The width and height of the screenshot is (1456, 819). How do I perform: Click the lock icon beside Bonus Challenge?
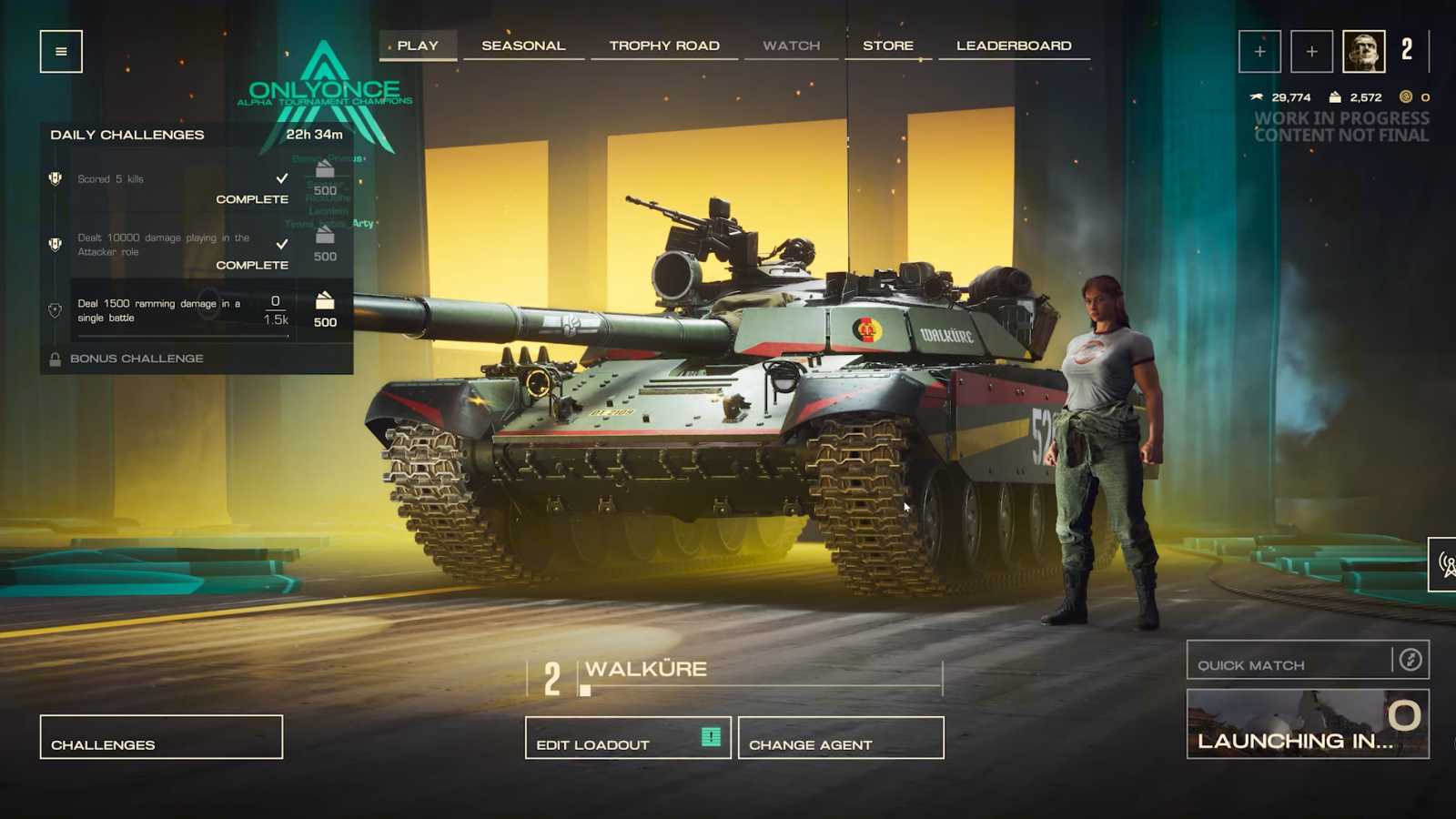click(x=56, y=358)
